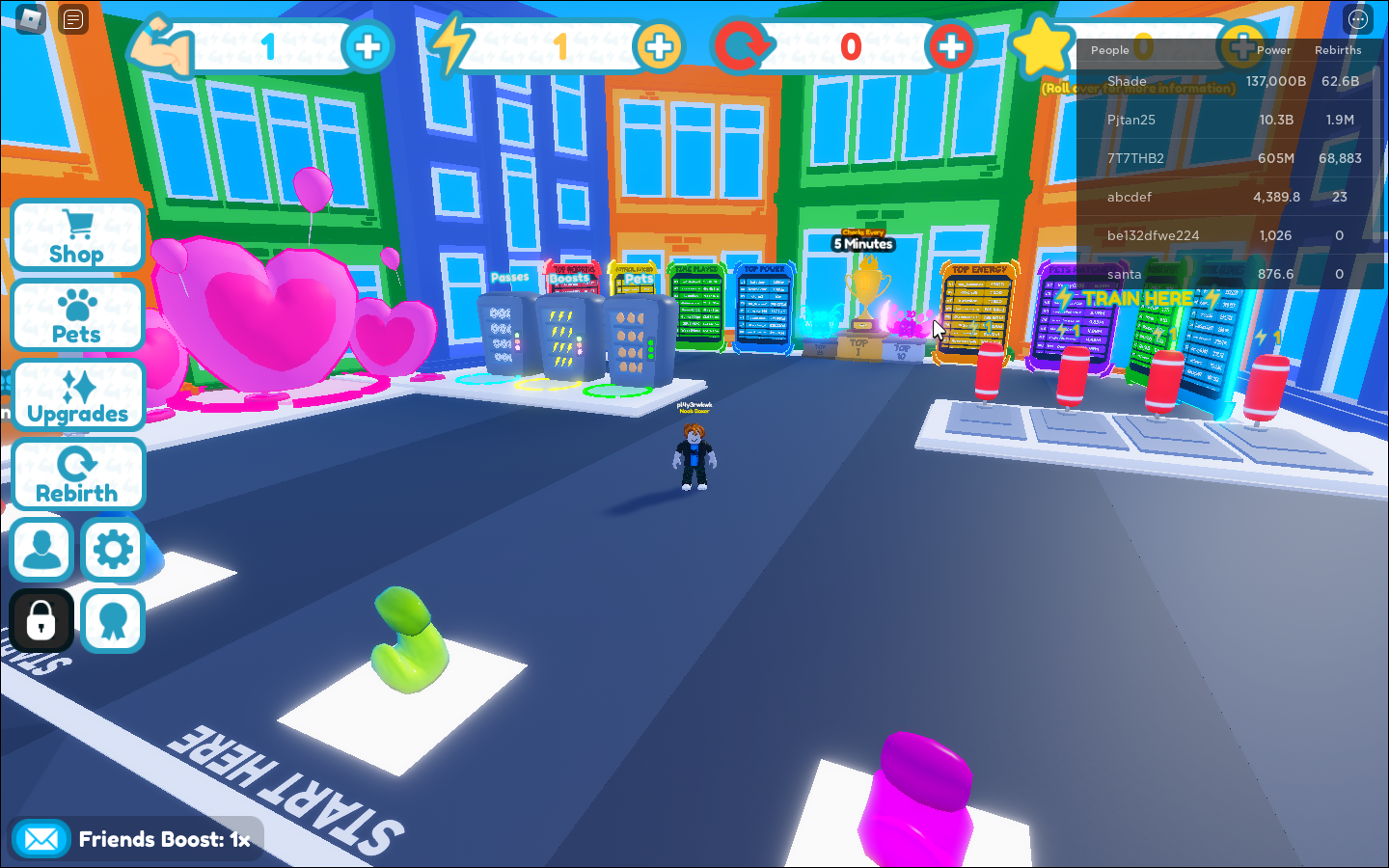This screenshot has height=868, width=1389.
Task: Click the plus next to strength counter
Action: point(368,45)
